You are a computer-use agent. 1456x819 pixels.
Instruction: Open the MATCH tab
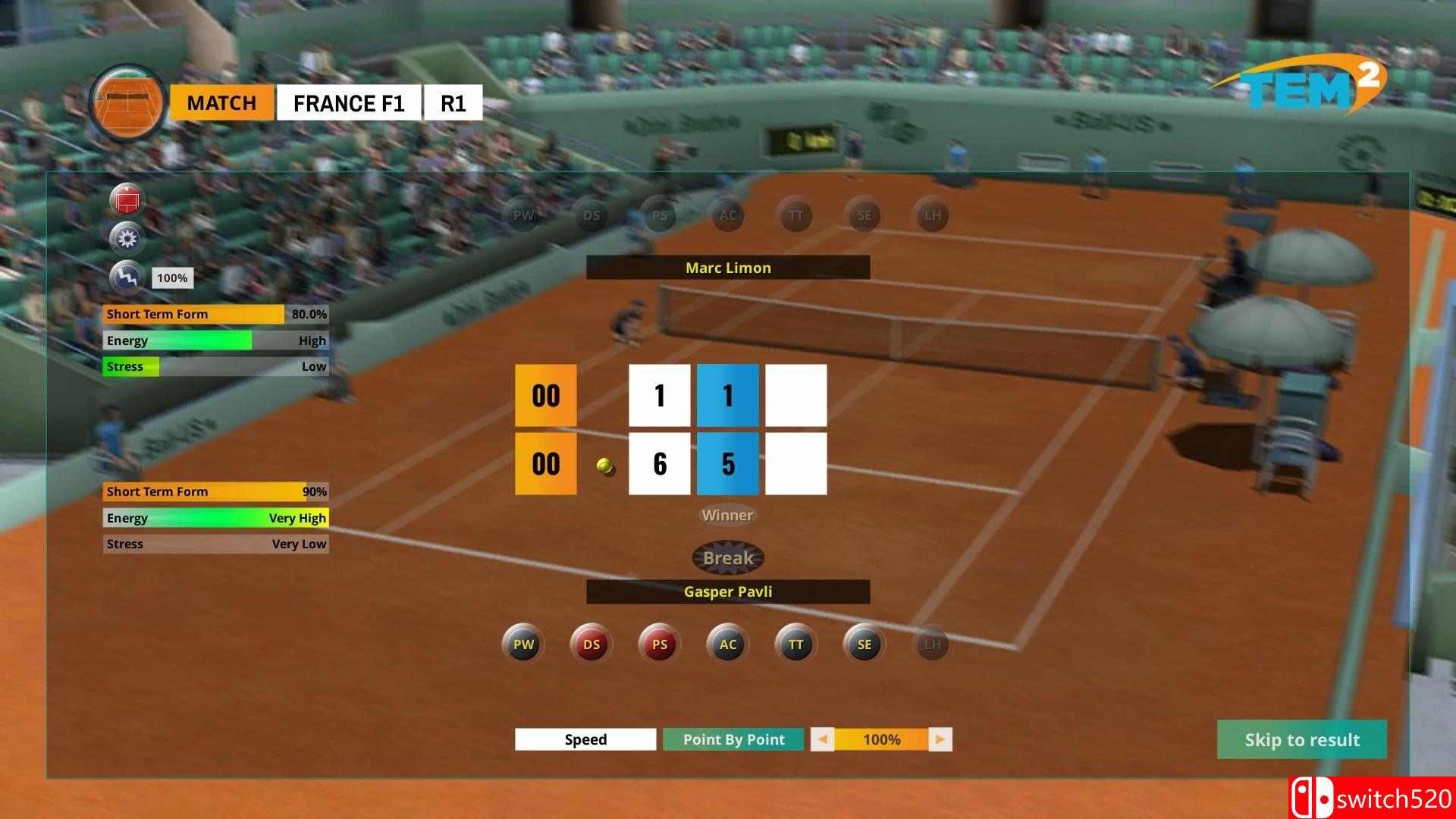click(x=221, y=102)
